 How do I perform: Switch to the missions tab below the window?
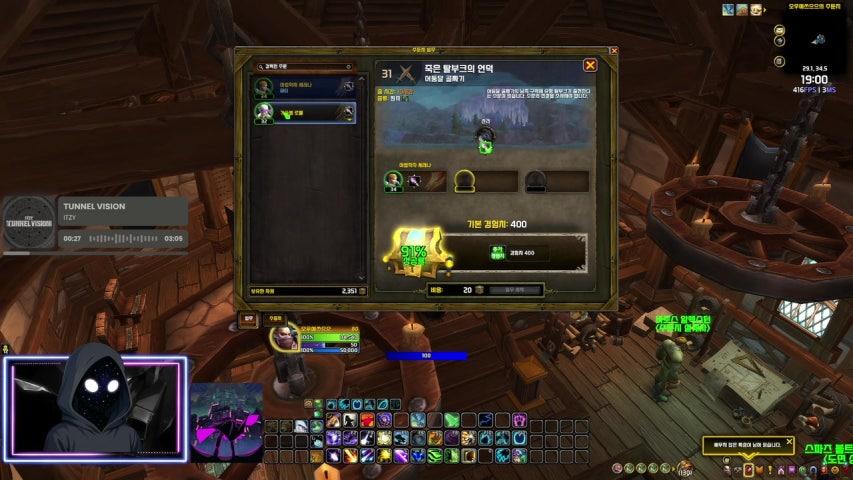[249, 319]
